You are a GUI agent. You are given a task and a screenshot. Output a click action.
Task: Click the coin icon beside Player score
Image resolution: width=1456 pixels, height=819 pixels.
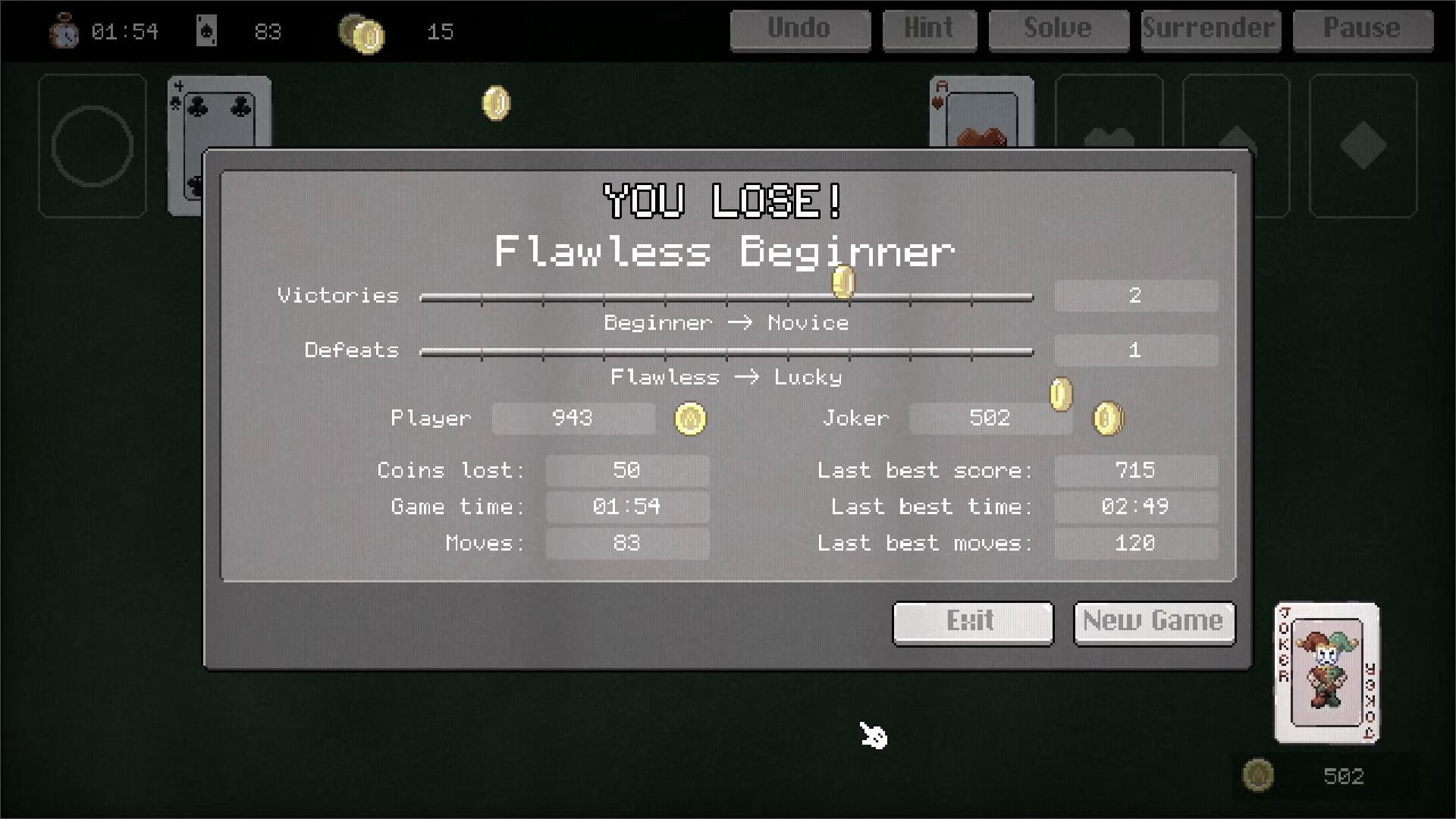point(690,419)
